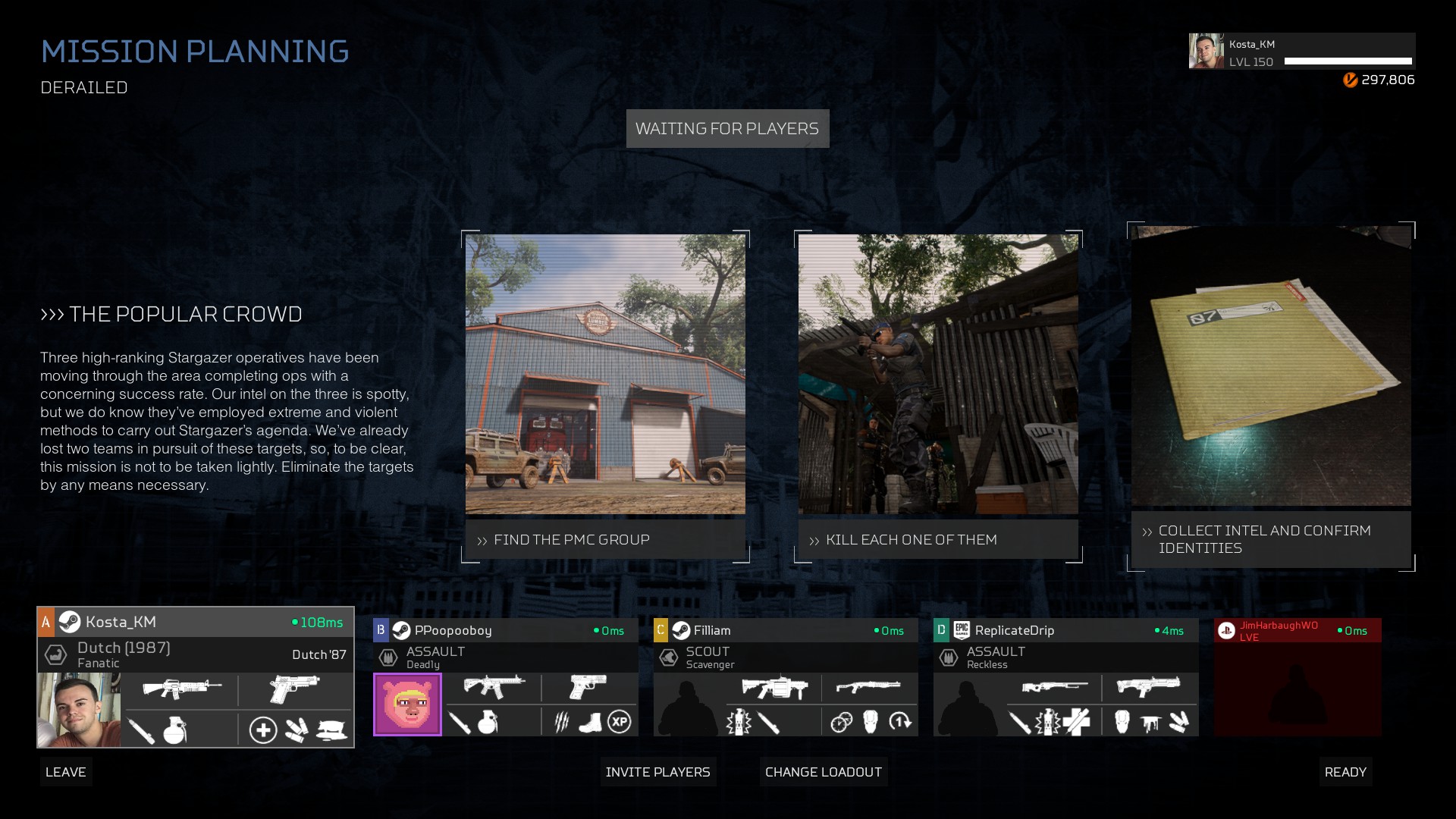Image resolution: width=1456 pixels, height=819 pixels.
Task: Click Kosta_KM's pistol secondary weapon
Action: 294,689
